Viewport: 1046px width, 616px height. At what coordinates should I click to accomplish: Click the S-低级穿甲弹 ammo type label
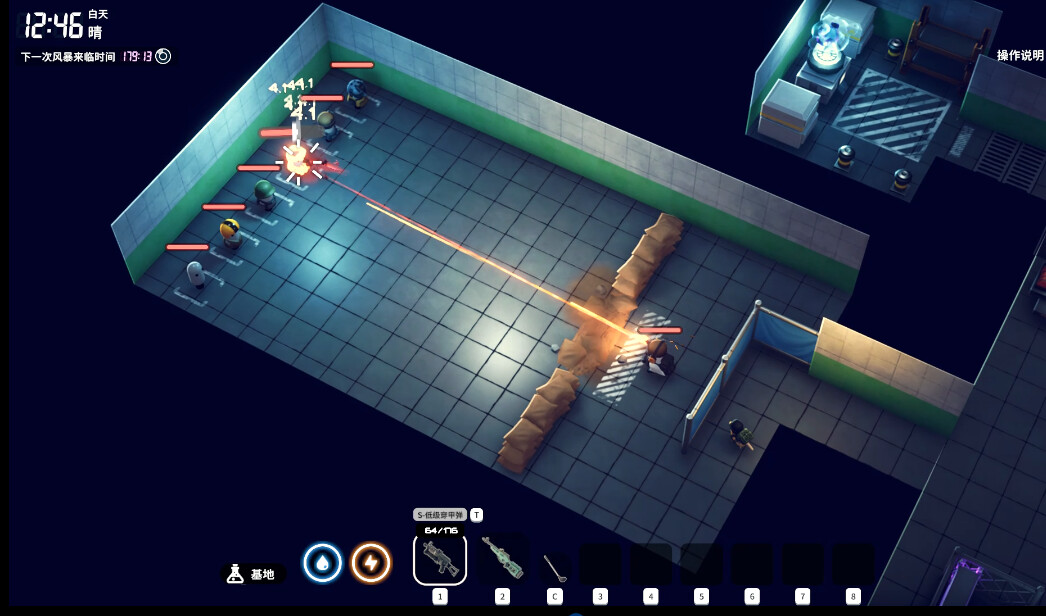click(x=440, y=515)
